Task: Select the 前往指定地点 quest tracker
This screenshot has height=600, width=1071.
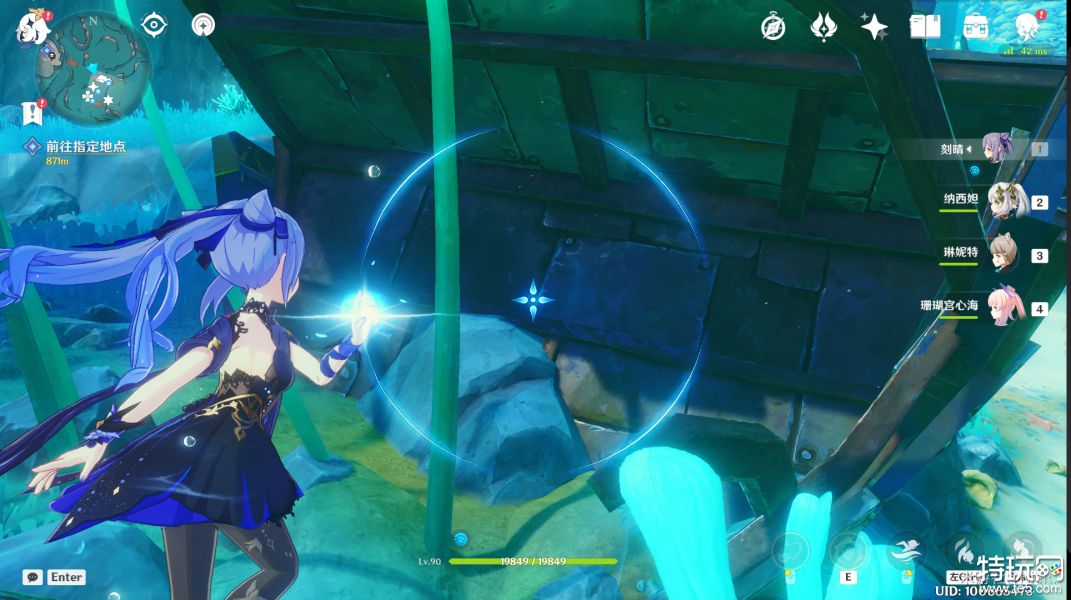Action: tap(85, 146)
